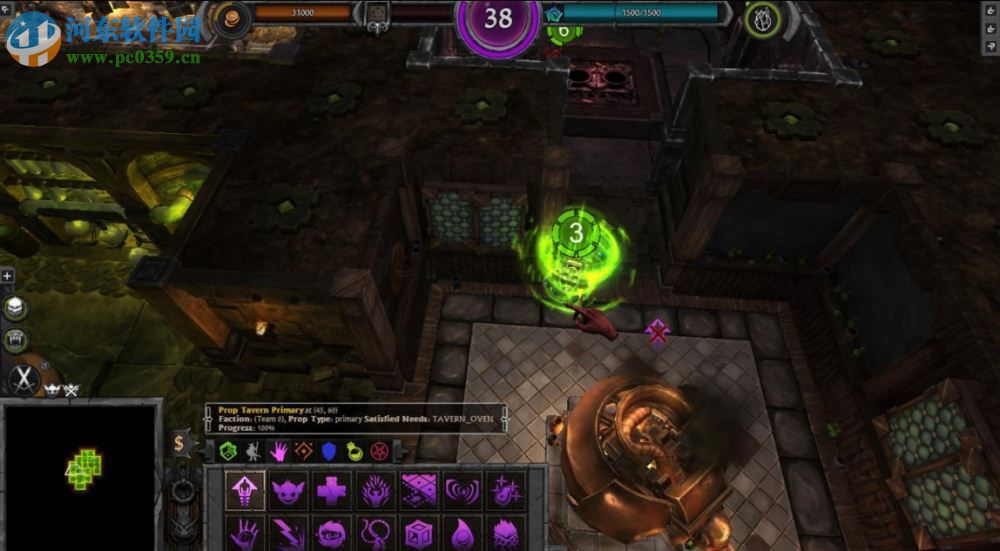Switch to the purple hand spells tab

click(278, 452)
